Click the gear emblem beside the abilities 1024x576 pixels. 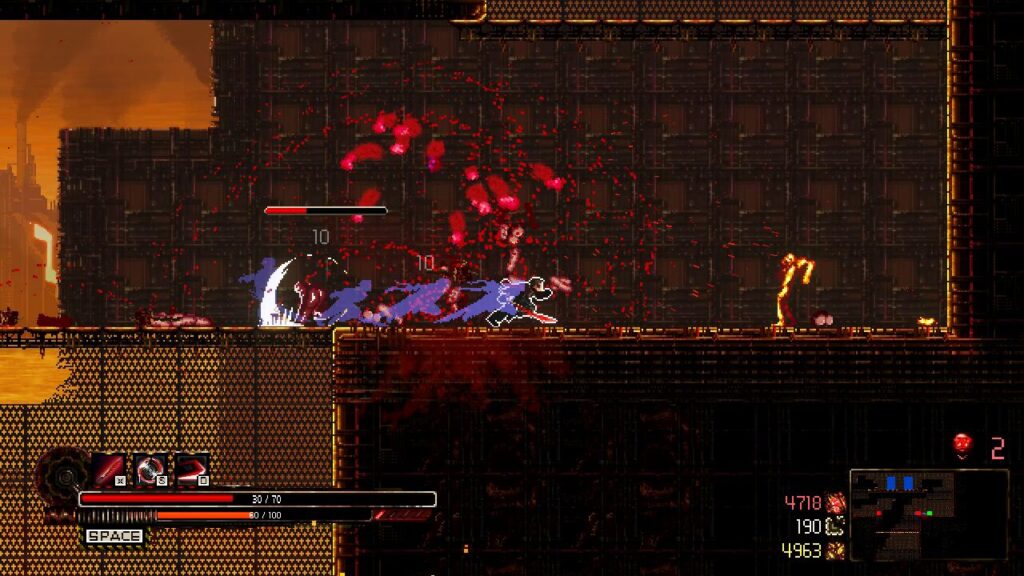62,472
